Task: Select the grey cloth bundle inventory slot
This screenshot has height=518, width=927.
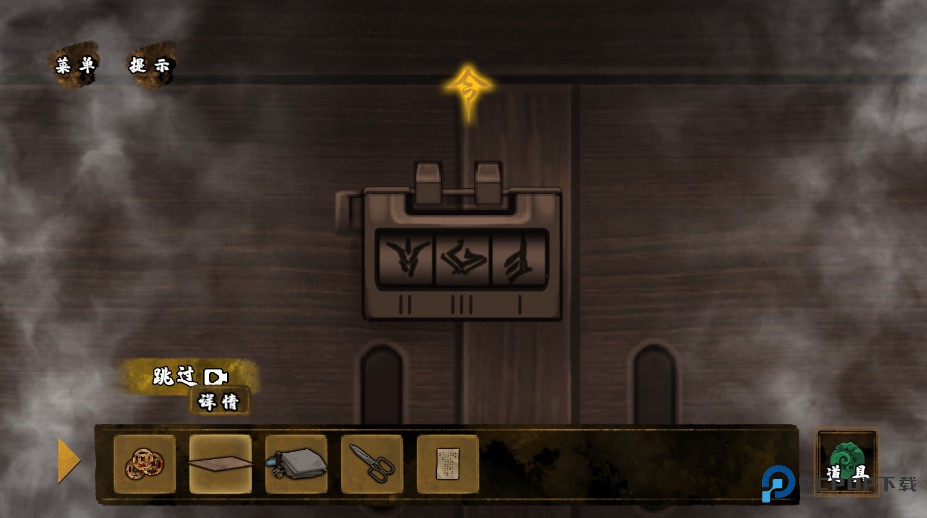Action: (296, 464)
